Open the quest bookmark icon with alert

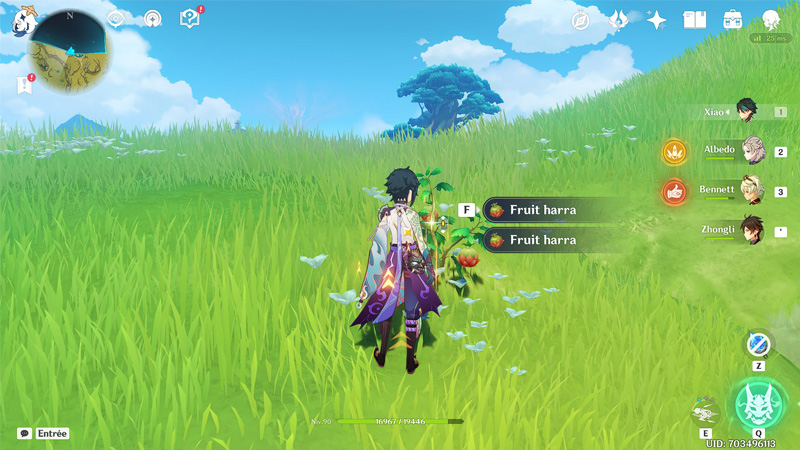point(25,85)
